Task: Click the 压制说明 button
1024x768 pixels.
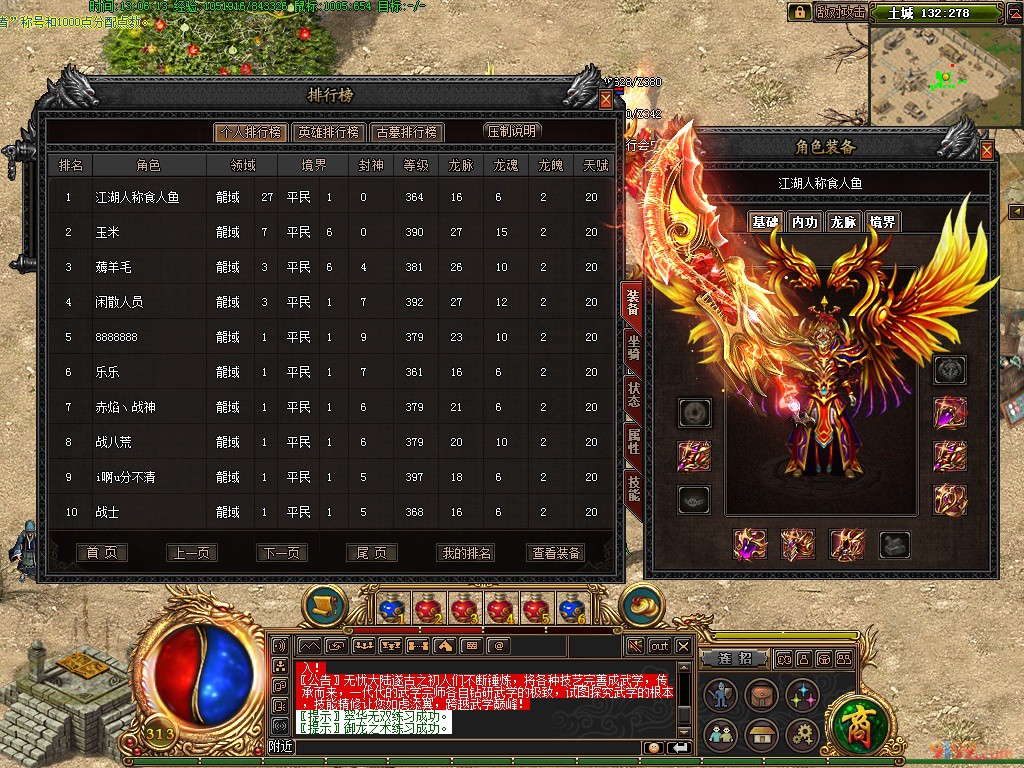Action: (511, 131)
